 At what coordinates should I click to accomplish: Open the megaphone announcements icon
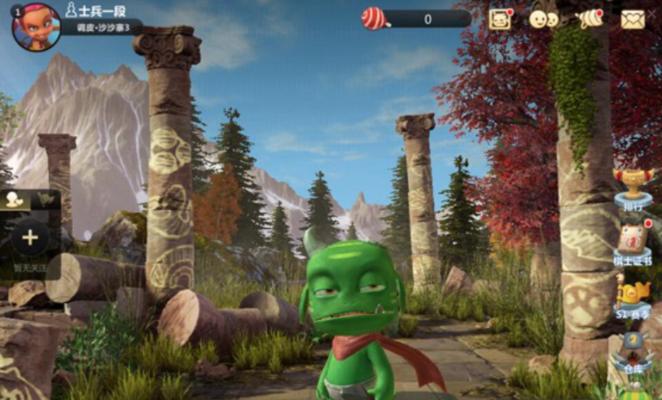[x=590, y=18]
